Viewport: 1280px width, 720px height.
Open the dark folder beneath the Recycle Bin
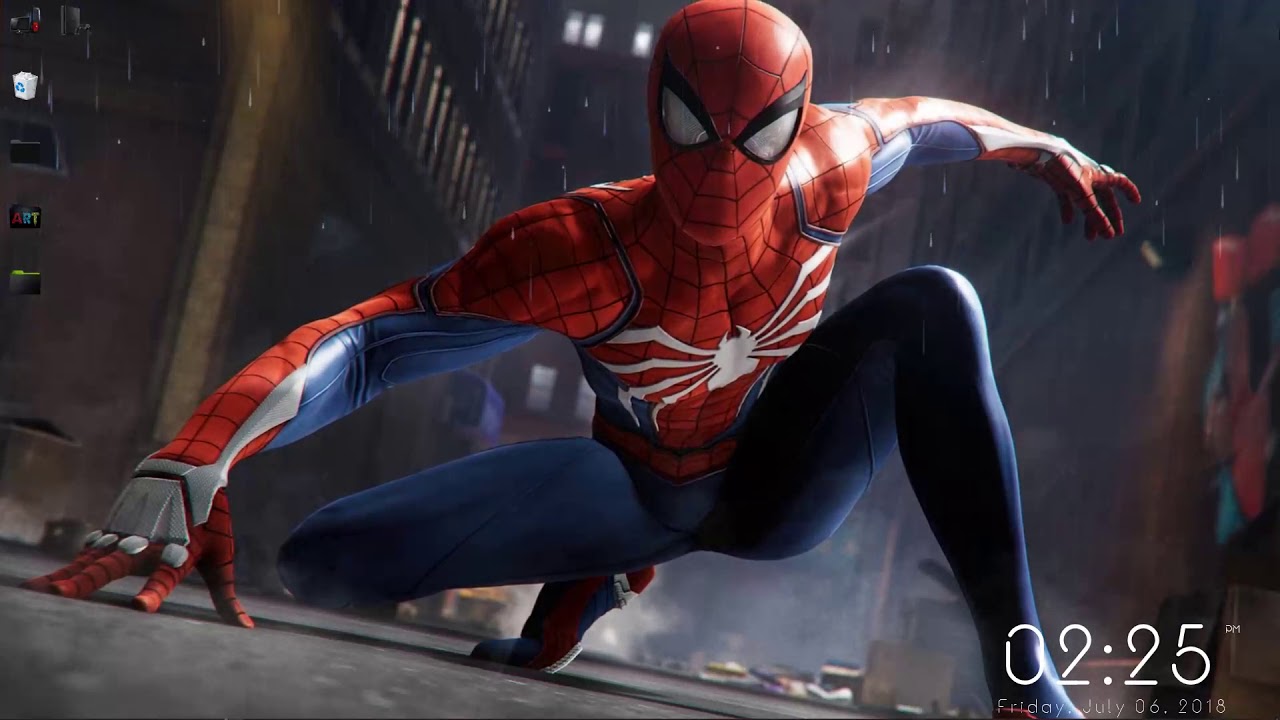(23, 150)
